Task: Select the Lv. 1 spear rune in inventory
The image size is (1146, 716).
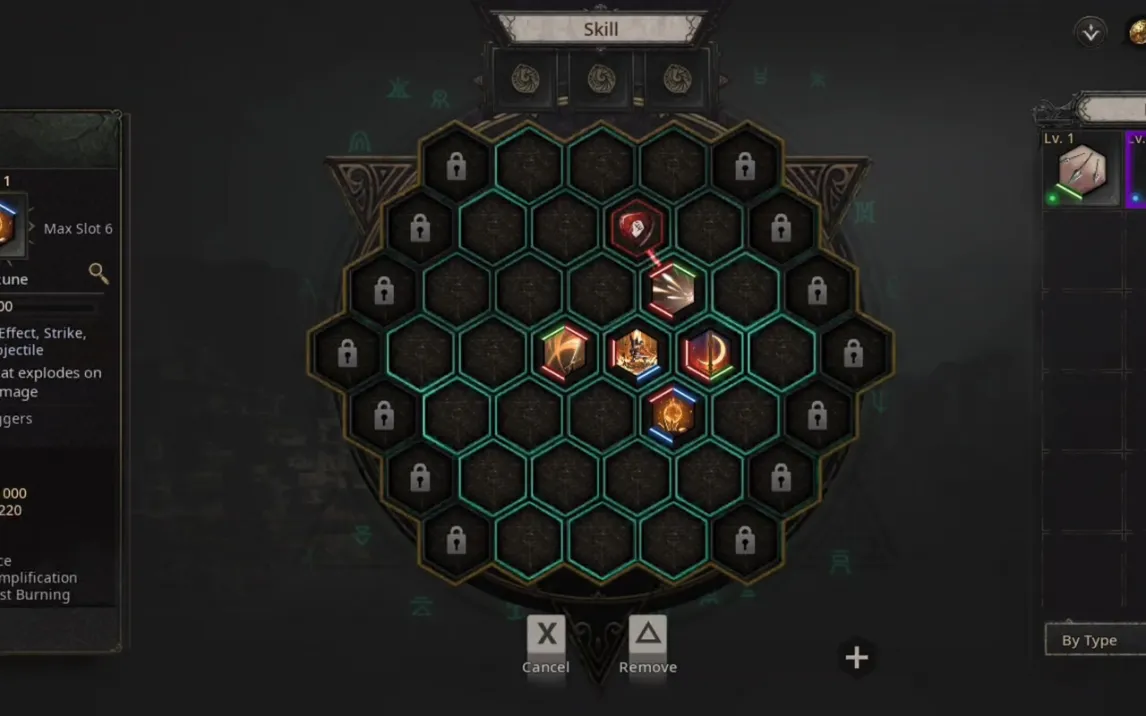Action: click(x=1081, y=171)
